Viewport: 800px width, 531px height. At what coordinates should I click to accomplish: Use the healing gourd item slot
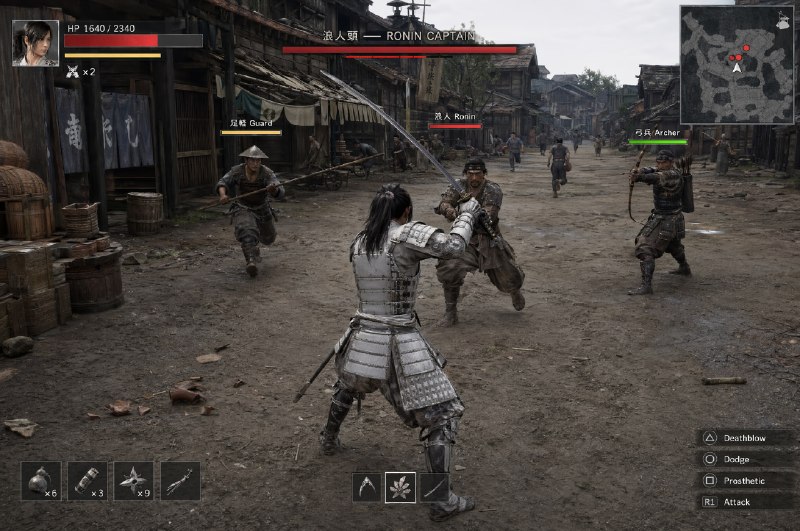click(x=41, y=481)
